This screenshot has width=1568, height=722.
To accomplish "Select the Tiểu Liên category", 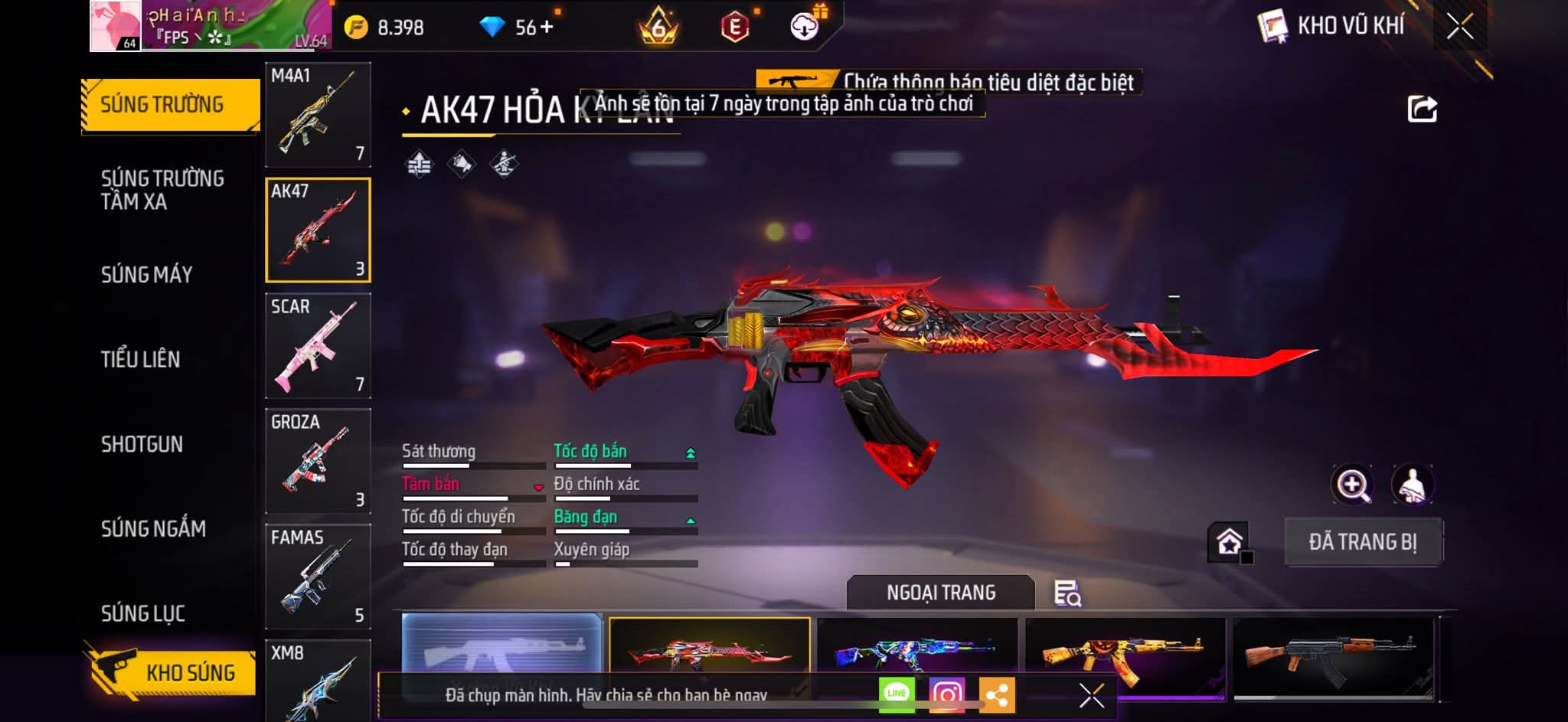I will point(140,359).
